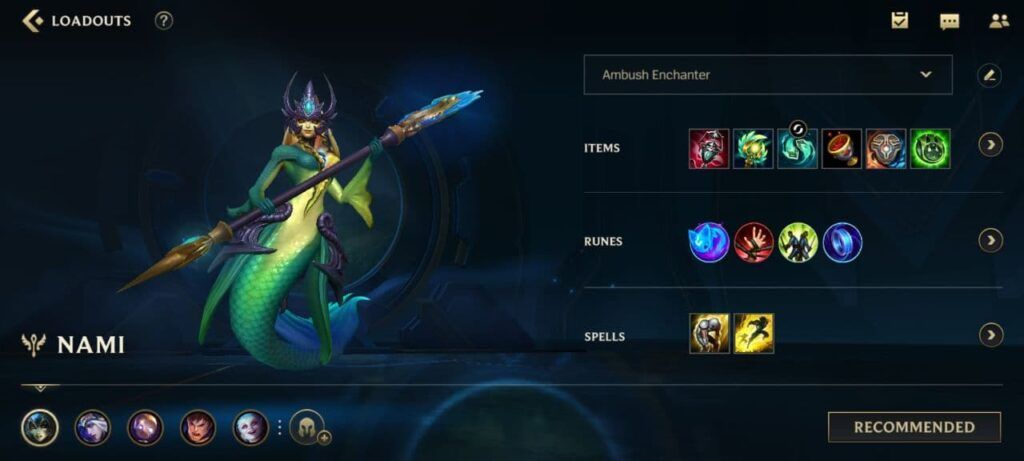Open the question mark help icon
Screen dimensions: 1024x461
click(164, 20)
